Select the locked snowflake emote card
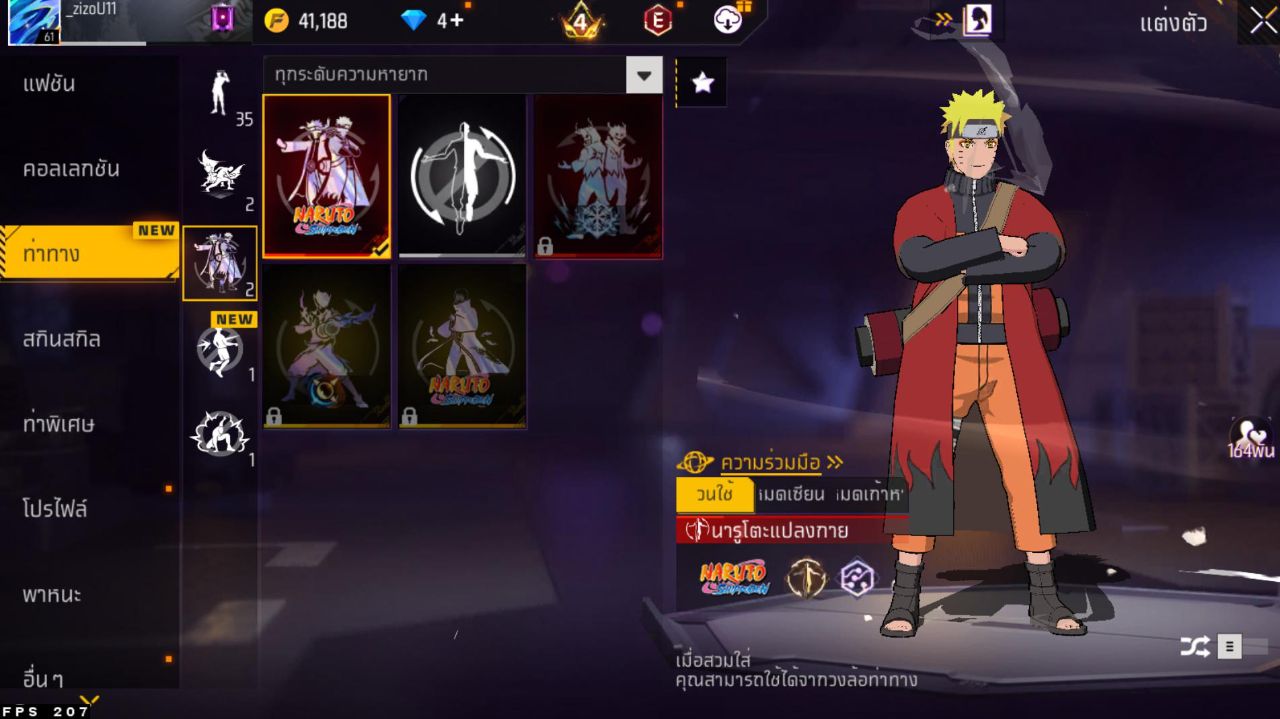The width and height of the screenshot is (1280, 719). [x=598, y=176]
